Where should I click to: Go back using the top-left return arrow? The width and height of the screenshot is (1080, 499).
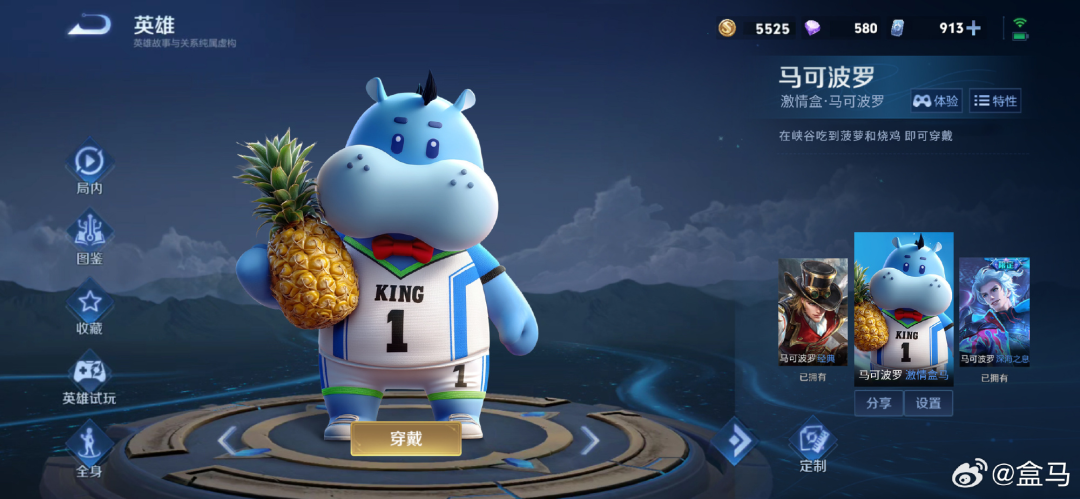[x=89, y=26]
